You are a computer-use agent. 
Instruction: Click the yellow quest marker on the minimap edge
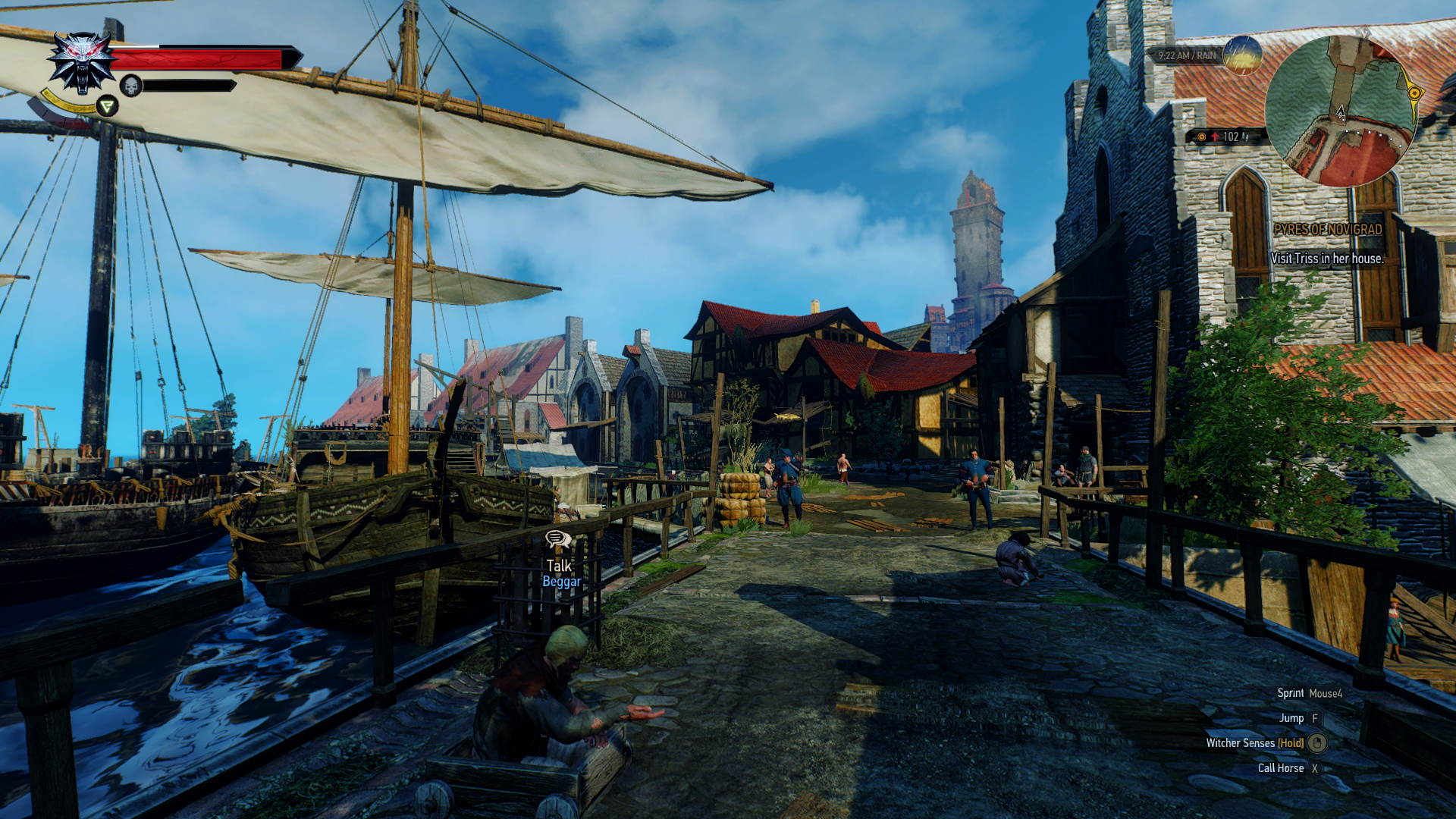click(x=1414, y=93)
